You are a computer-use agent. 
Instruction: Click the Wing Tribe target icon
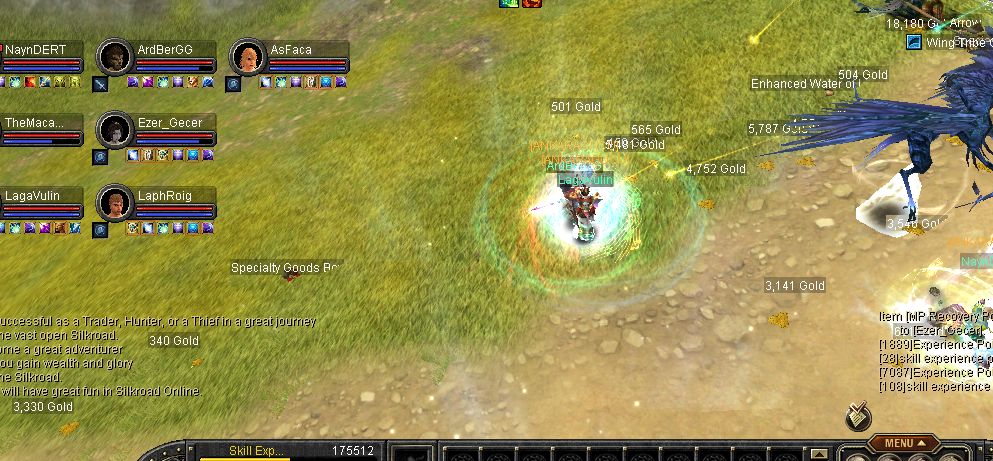[913, 42]
